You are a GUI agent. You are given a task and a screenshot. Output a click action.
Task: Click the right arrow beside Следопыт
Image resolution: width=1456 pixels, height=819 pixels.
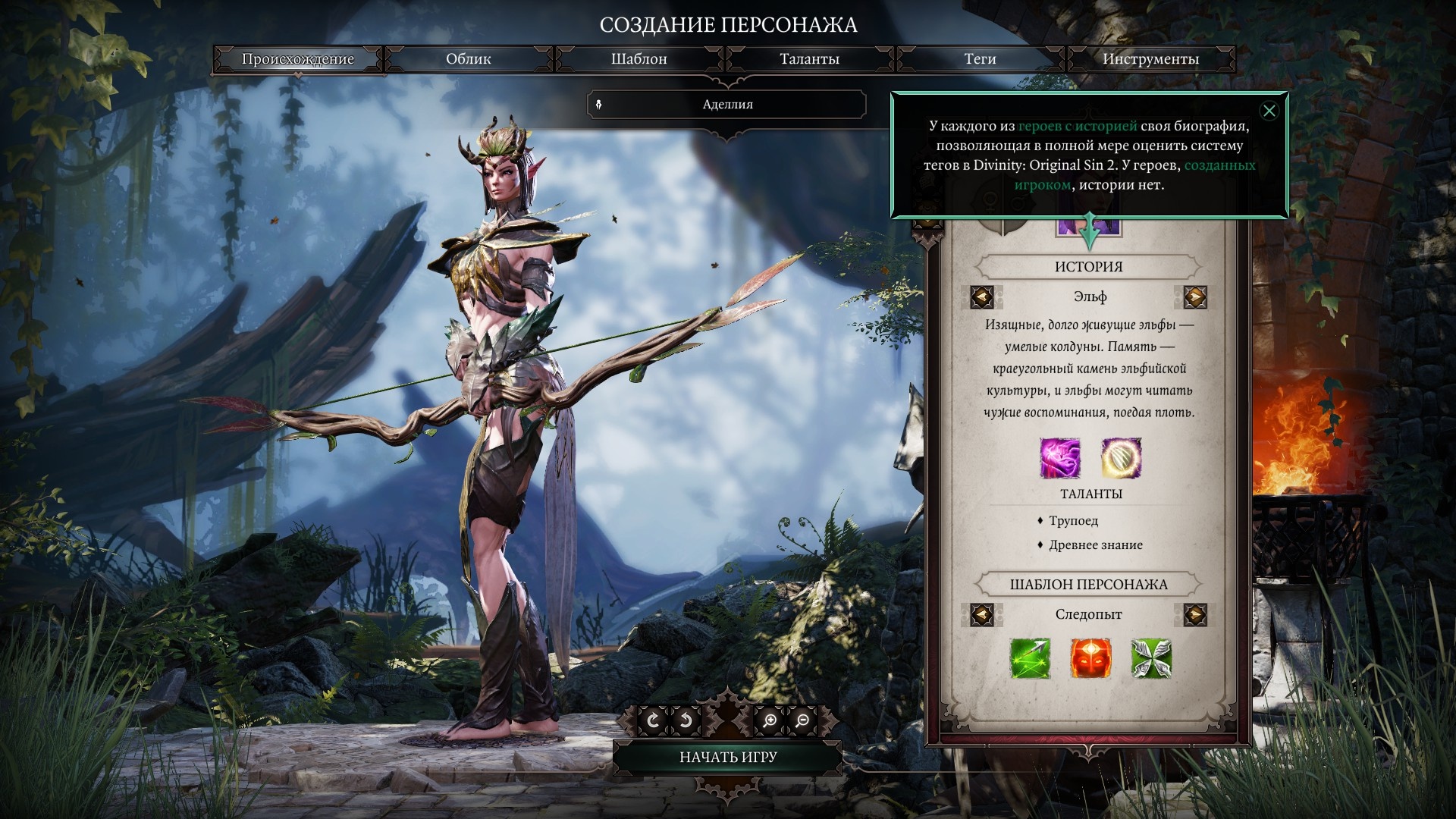click(1194, 614)
